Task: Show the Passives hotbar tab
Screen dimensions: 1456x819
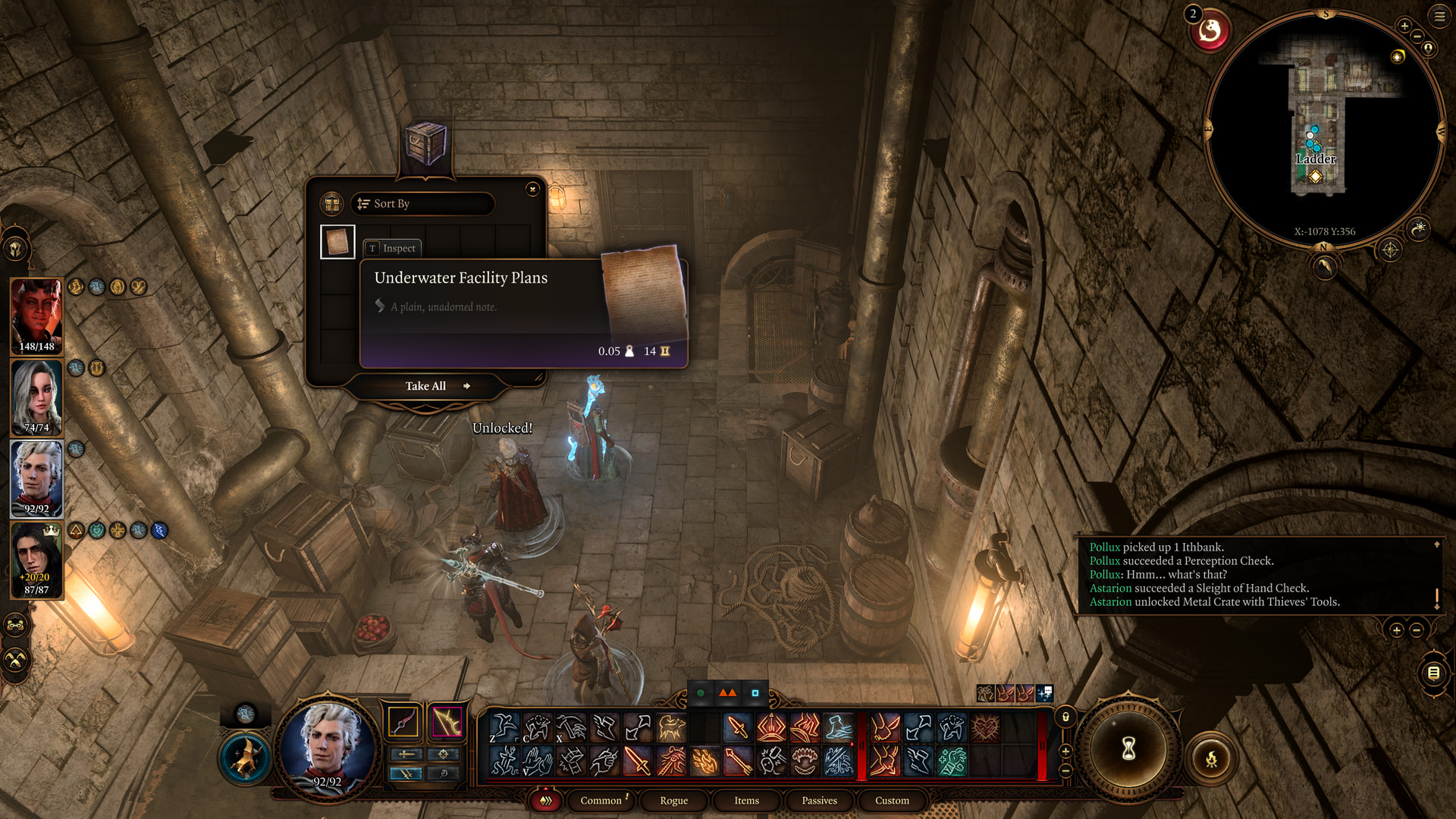Action: click(x=819, y=800)
